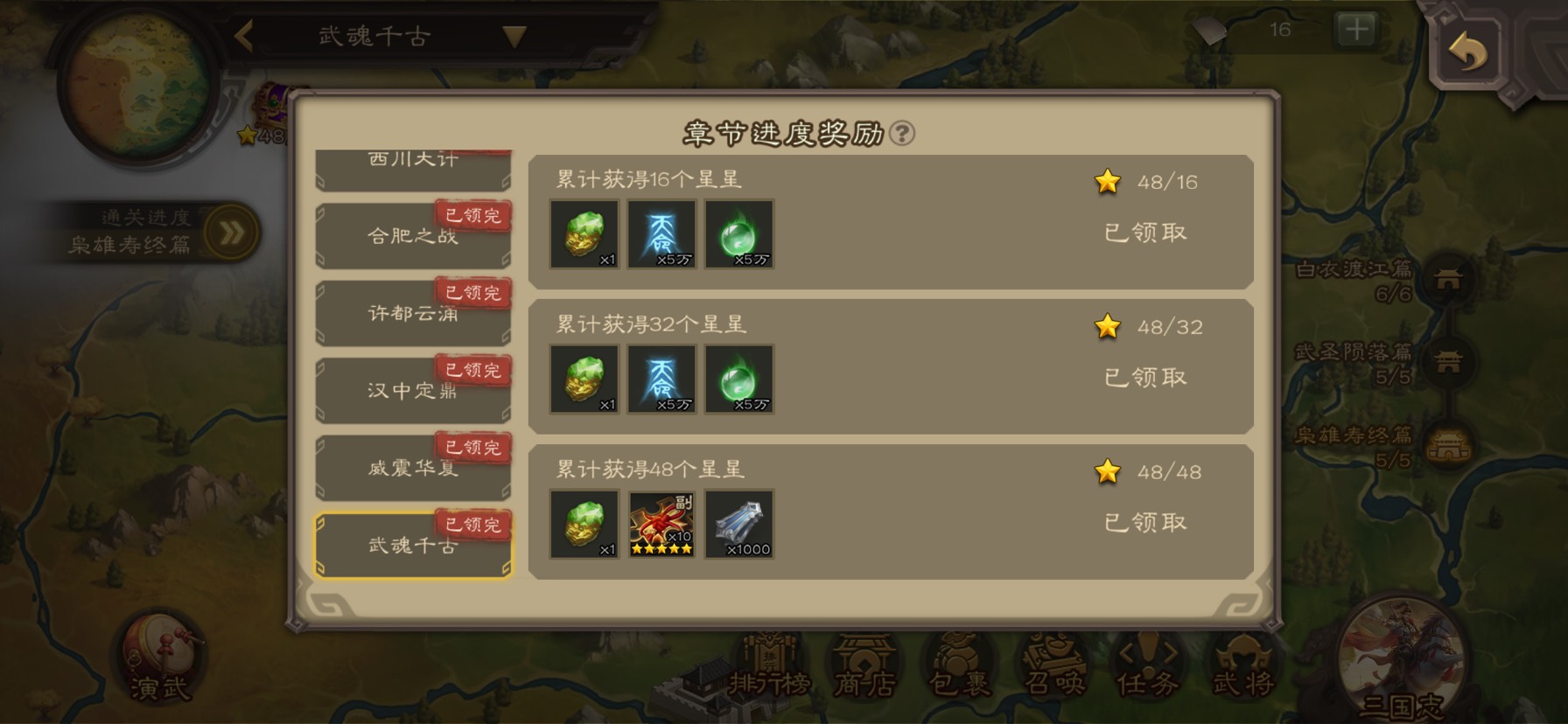Screen dimensions: 1568x724
Task: Open the 包裹 bag inventory
Action: click(960, 669)
